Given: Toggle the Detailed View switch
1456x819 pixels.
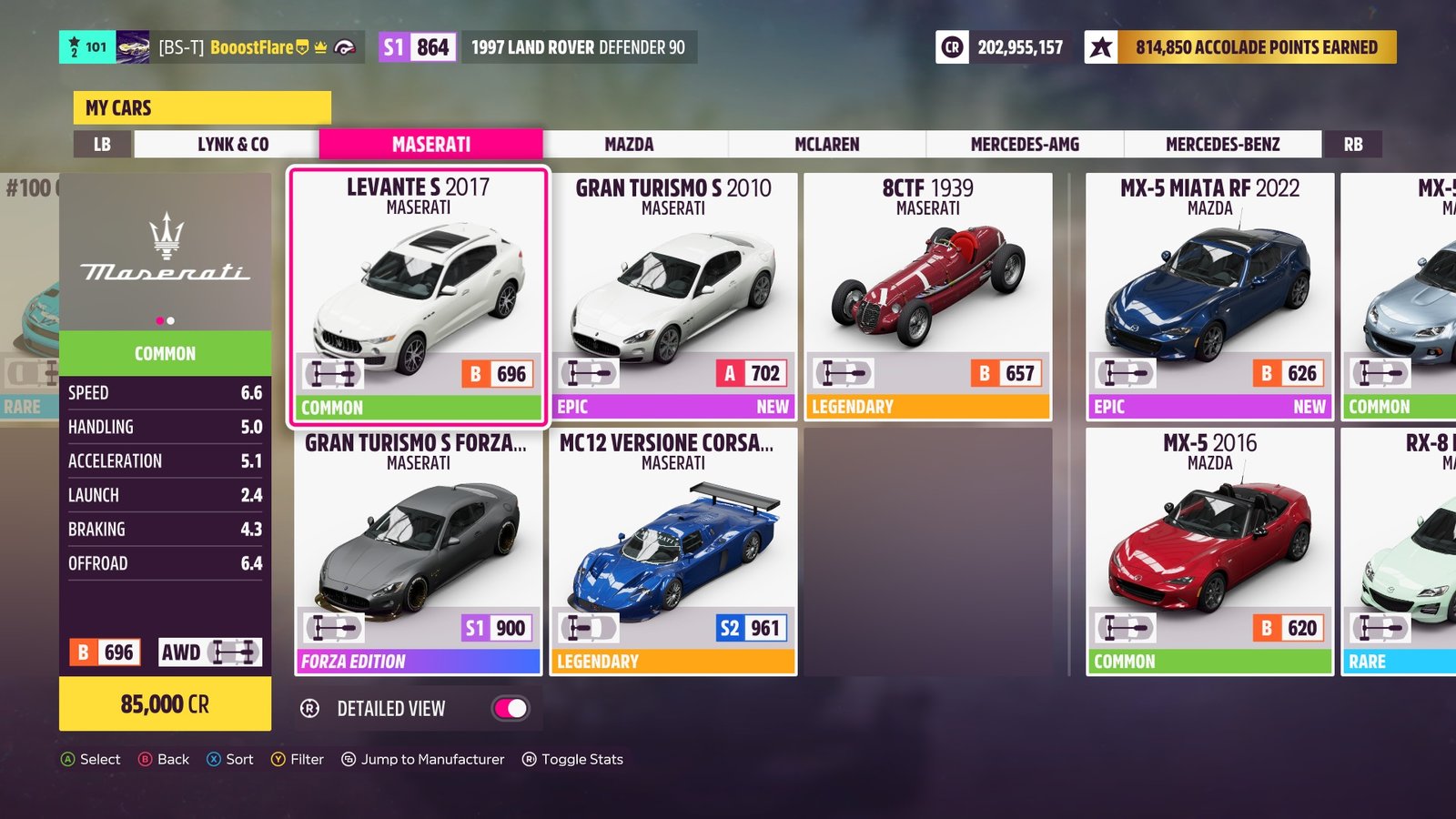Looking at the screenshot, I should point(511,709).
